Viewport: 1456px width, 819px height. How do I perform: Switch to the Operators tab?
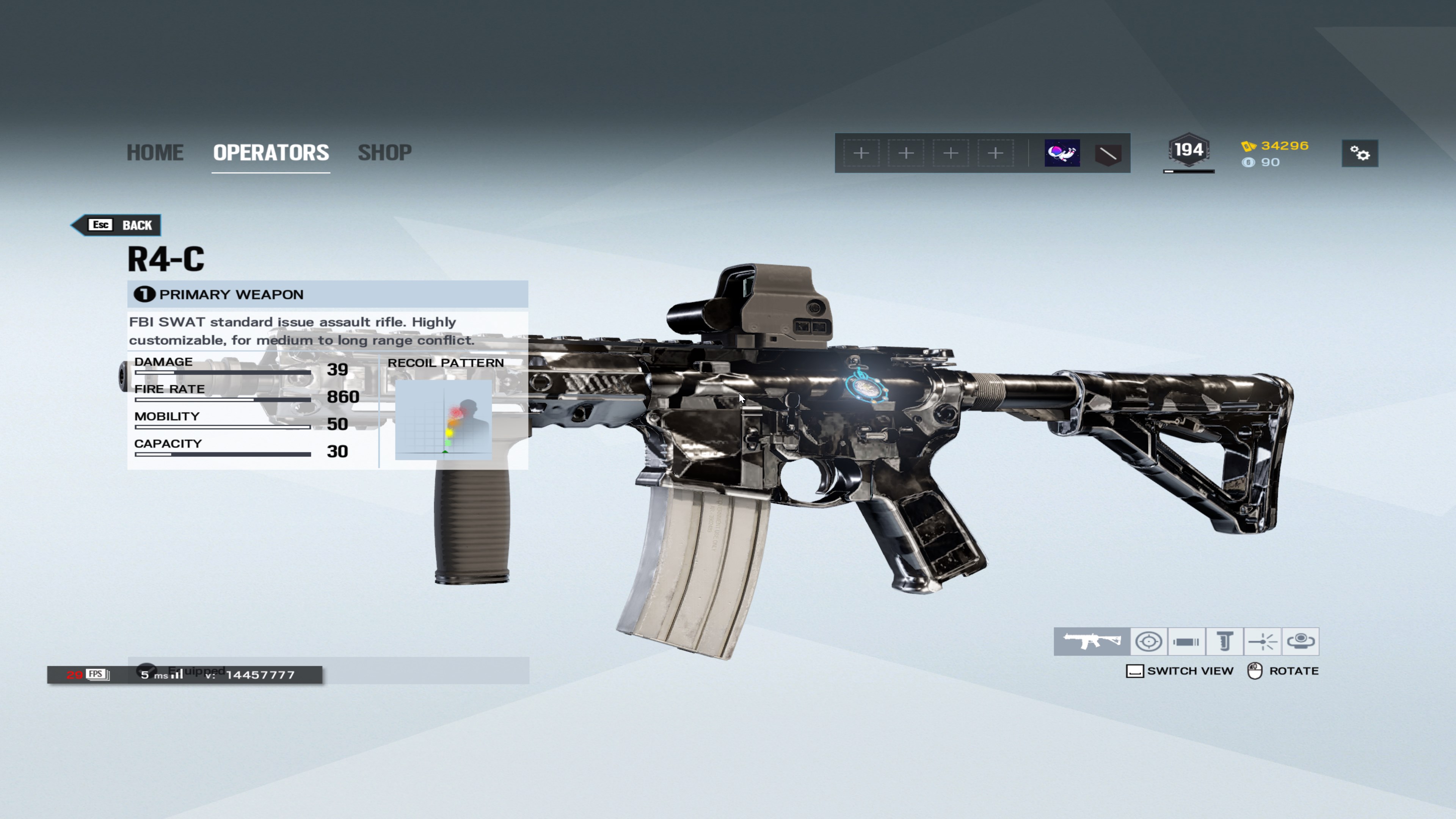pyautogui.click(x=271, y=152)
